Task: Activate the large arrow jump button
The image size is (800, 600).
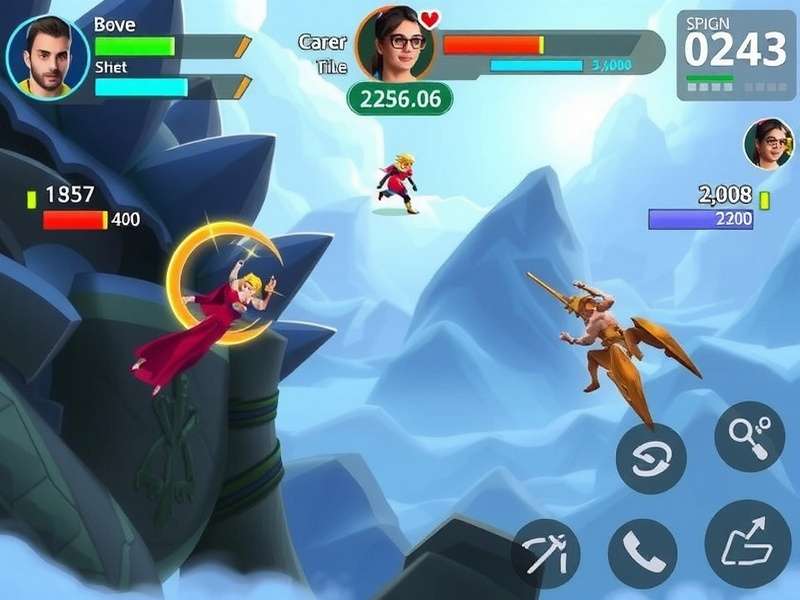Action: click(x=747, y=543)
